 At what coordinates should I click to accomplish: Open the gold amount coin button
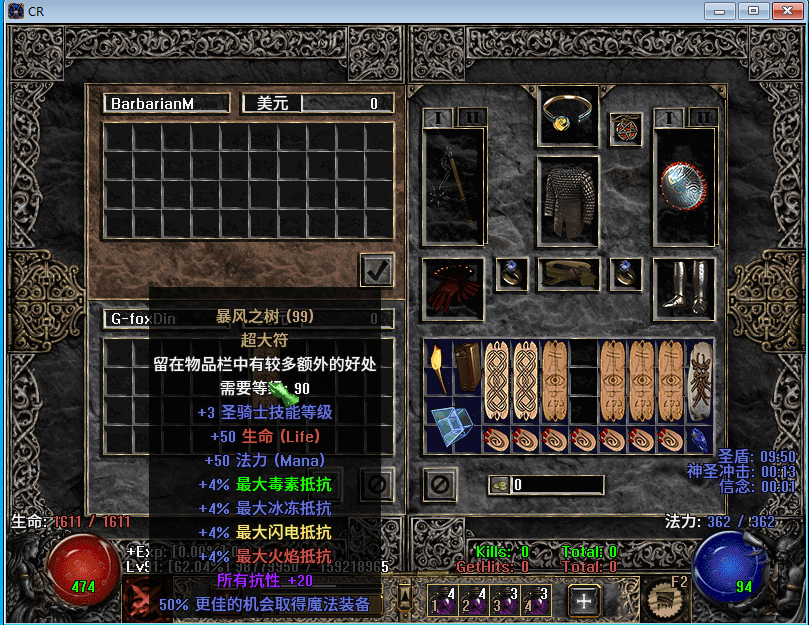497,486
